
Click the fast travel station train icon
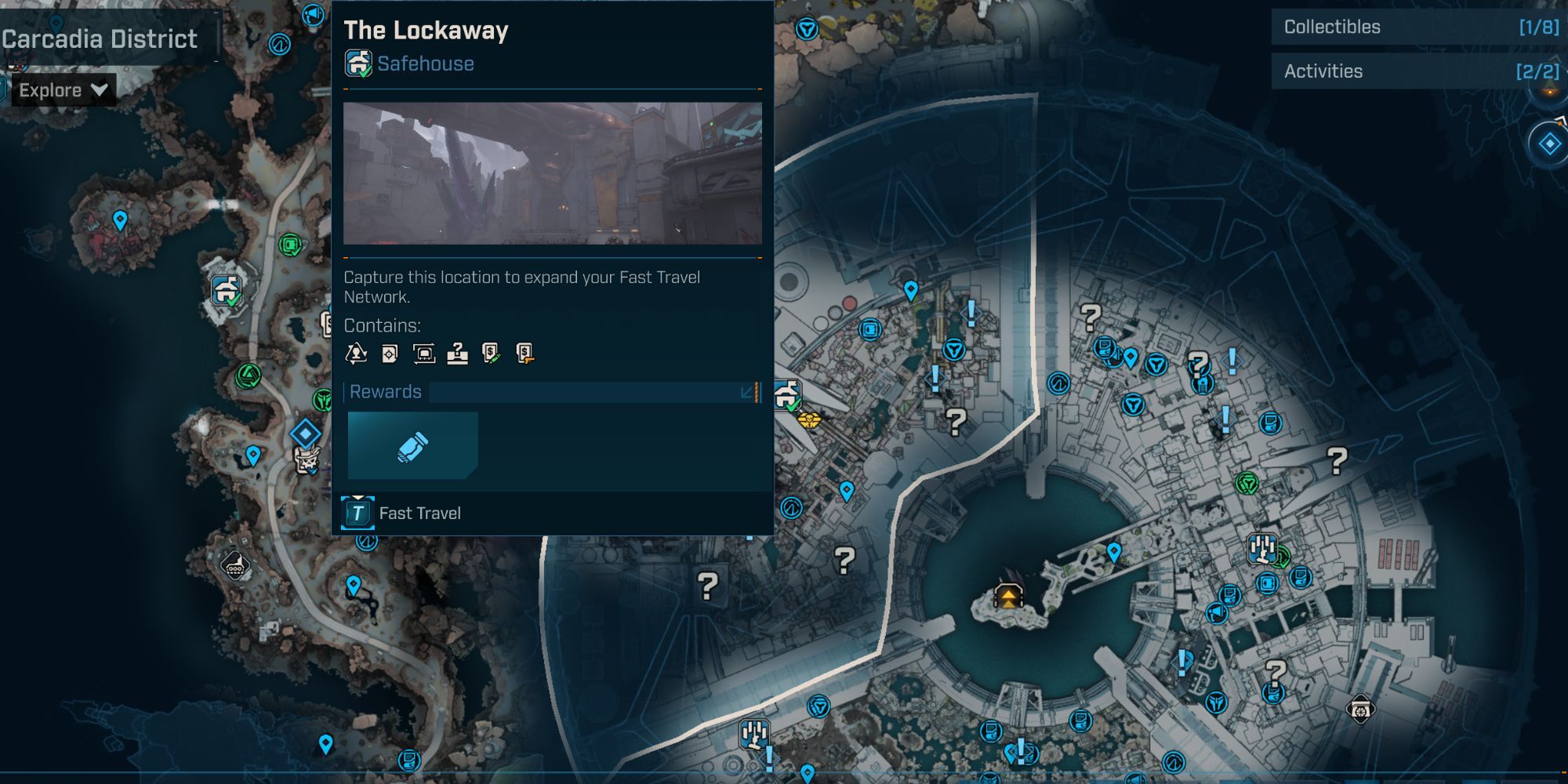[x=423, y=354]
